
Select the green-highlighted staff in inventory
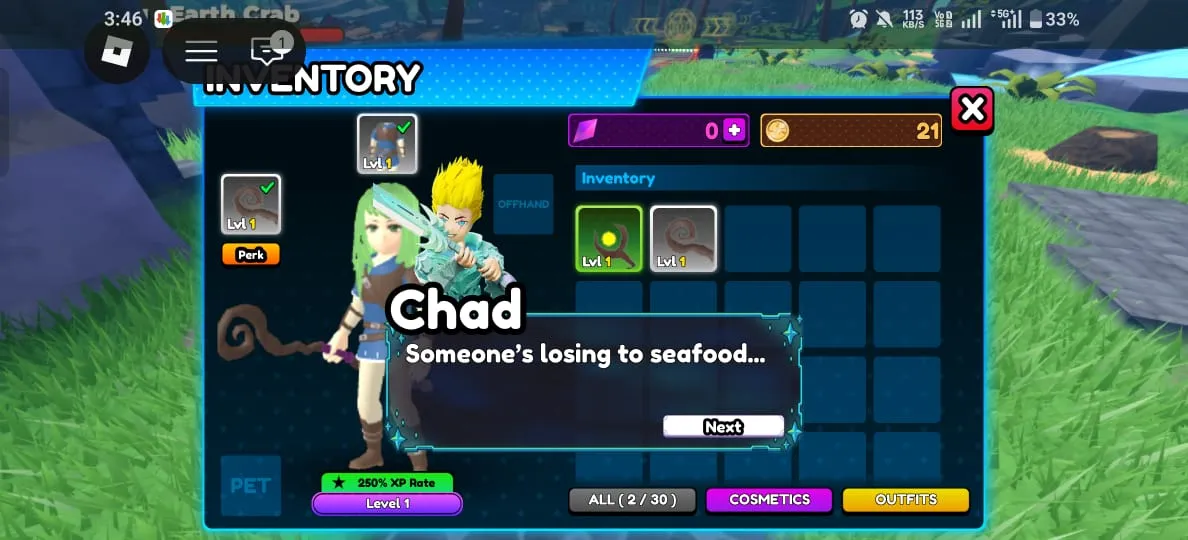[609, 239]
